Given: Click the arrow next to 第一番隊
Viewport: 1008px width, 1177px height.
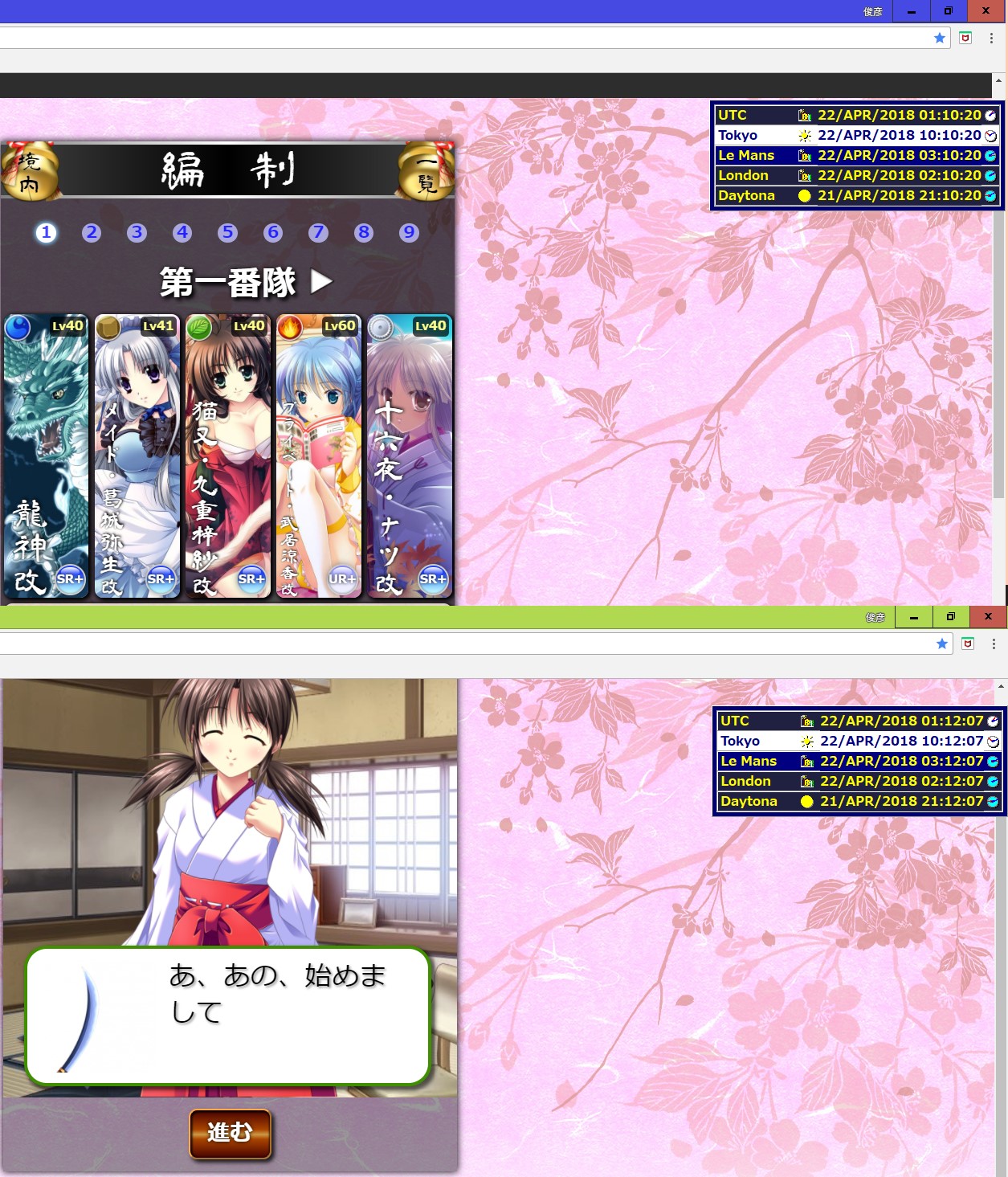Looking at the screenshot, I should [x=321, y=281].
